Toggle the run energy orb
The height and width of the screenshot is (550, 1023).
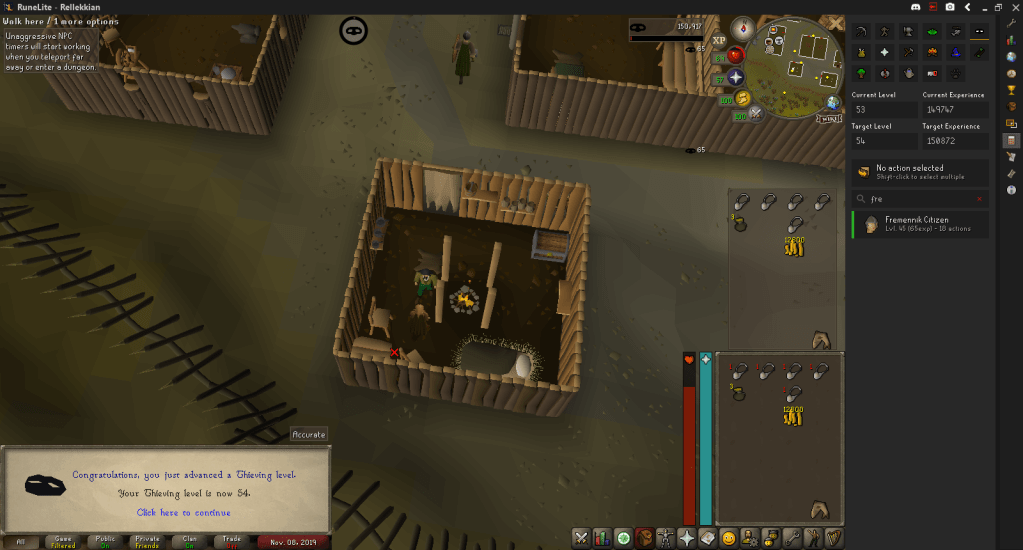(743, 99)
